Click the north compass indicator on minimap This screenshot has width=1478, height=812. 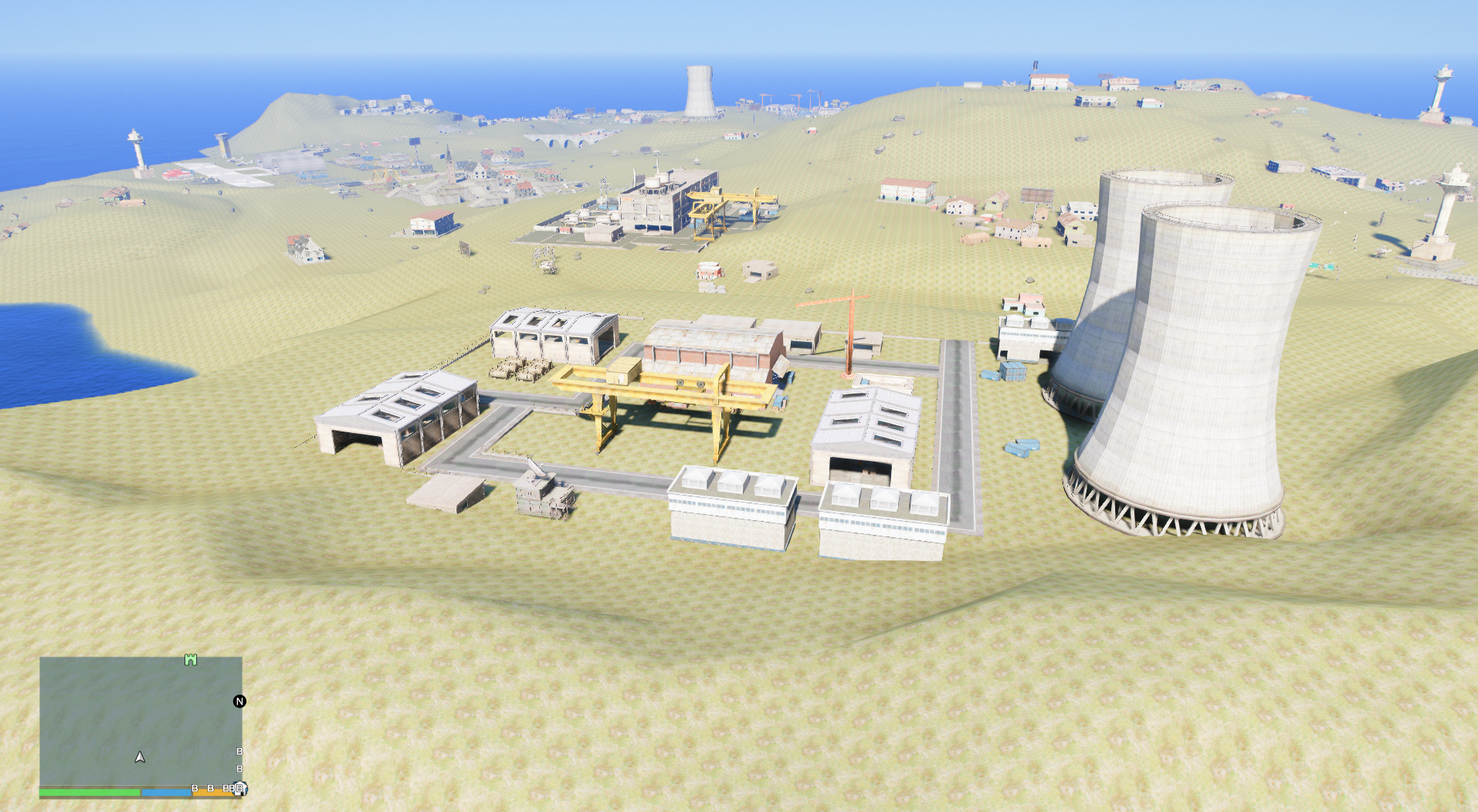click(x=239, y=701)
